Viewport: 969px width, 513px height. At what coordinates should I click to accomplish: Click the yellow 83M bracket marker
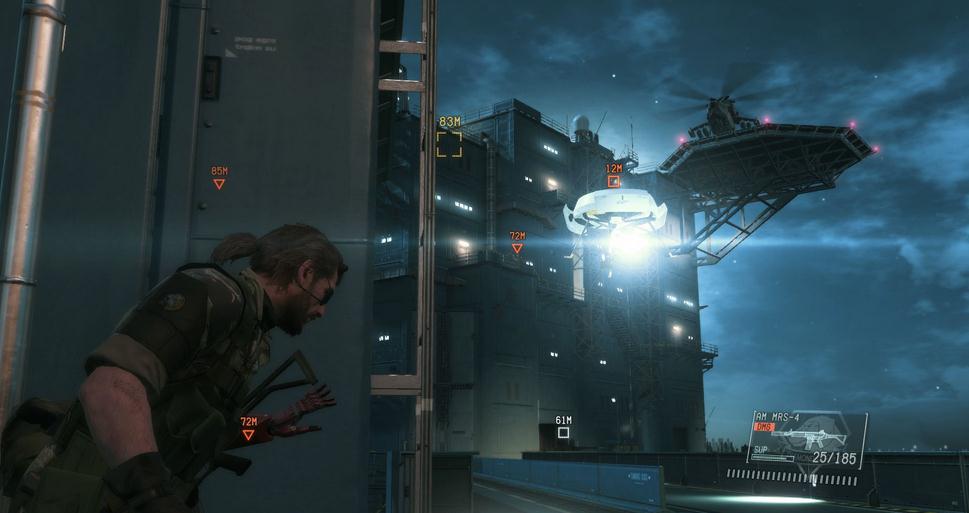tap(449, 143)
